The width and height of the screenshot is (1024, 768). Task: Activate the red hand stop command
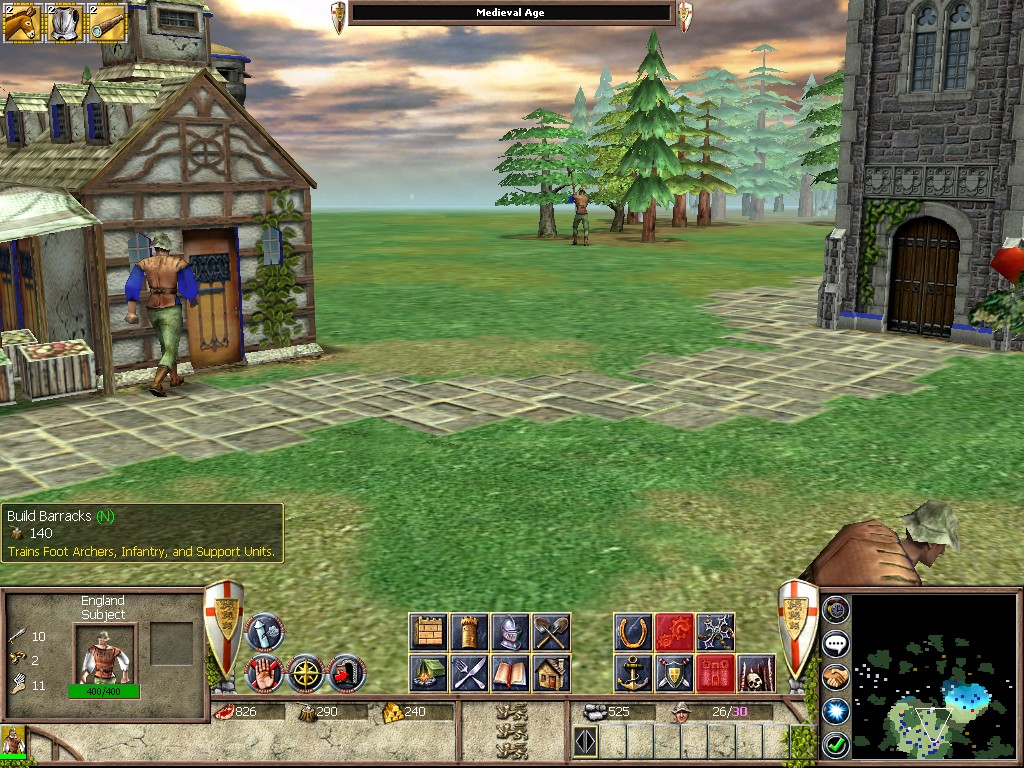point(264,673)
